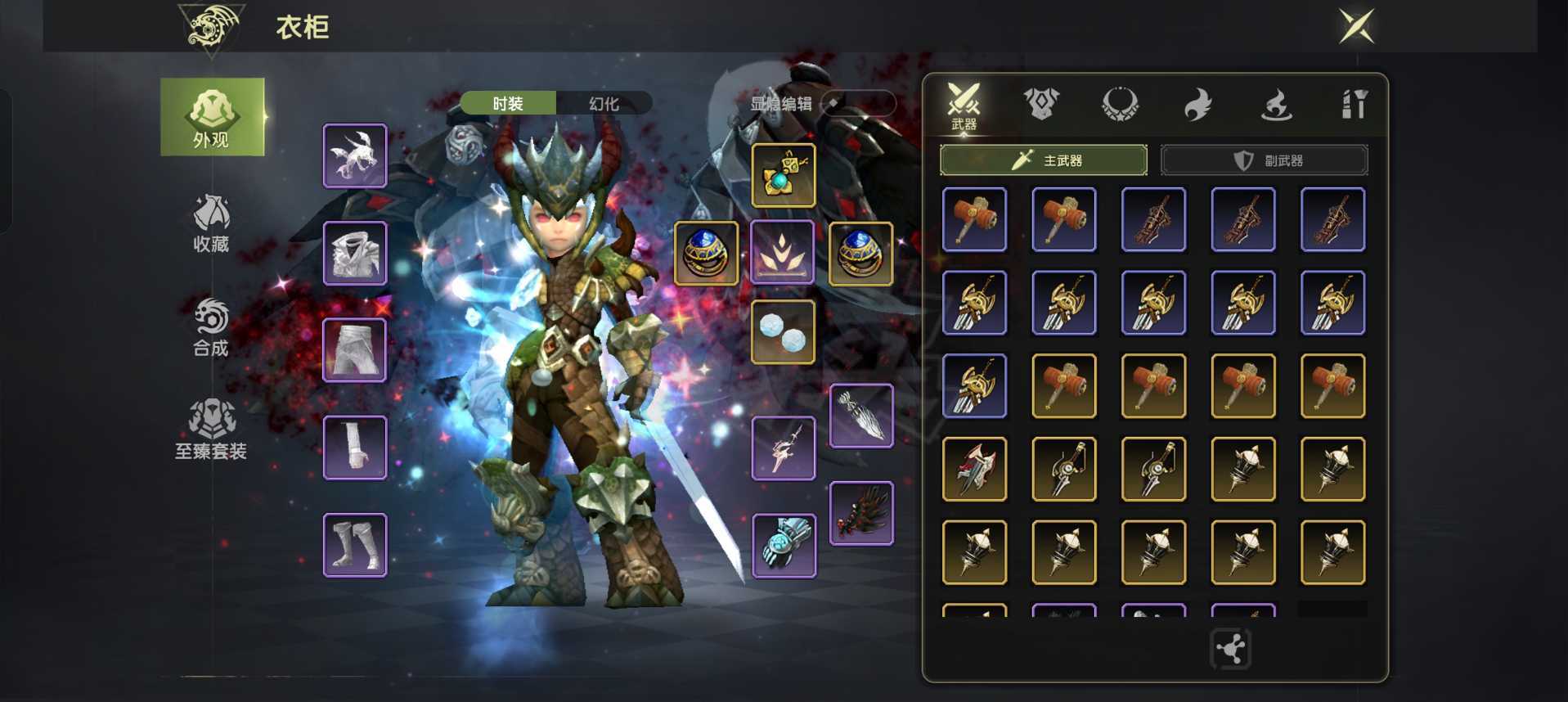1568x702 pixels.
Task: Switch to the 幻化 transmog tab
Action: [604, 104]
